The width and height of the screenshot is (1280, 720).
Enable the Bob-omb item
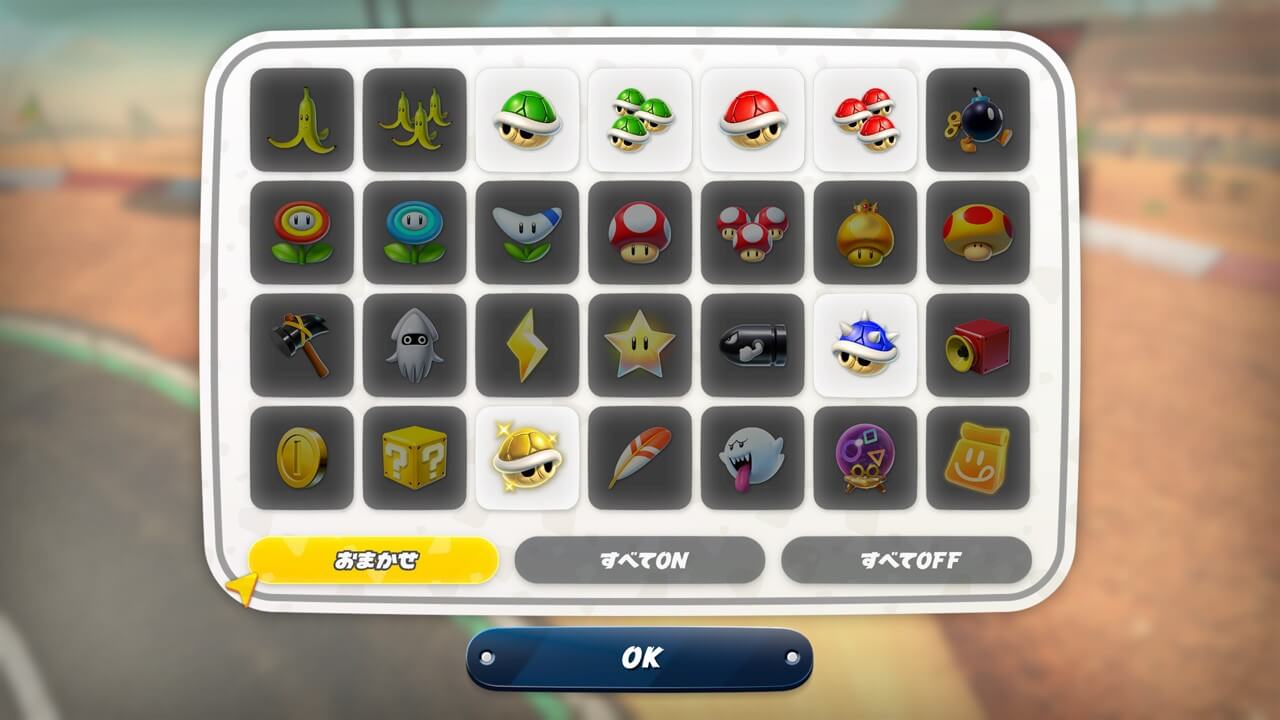[978, 120]
